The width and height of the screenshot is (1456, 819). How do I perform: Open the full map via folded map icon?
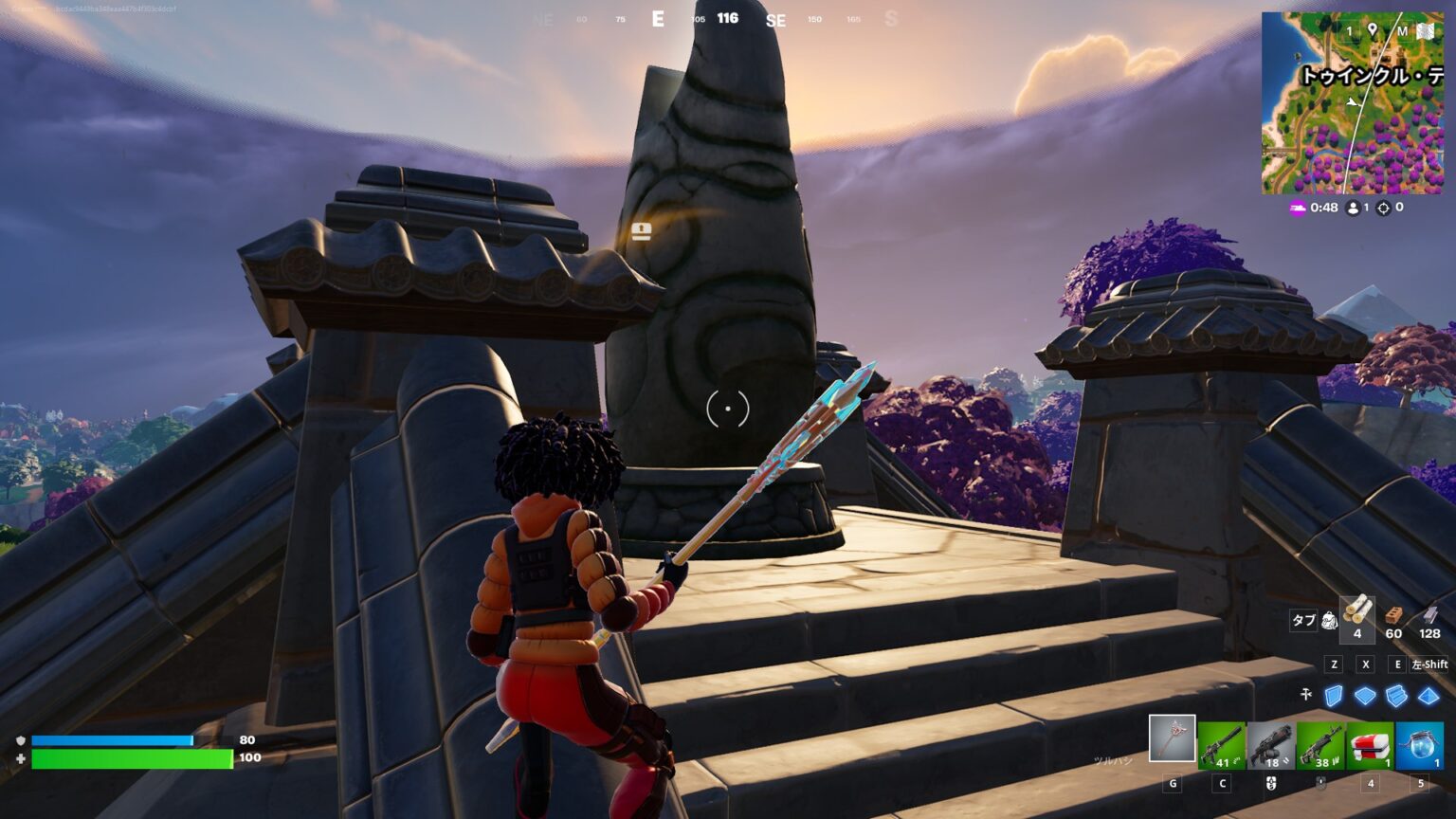(1426, 31)
